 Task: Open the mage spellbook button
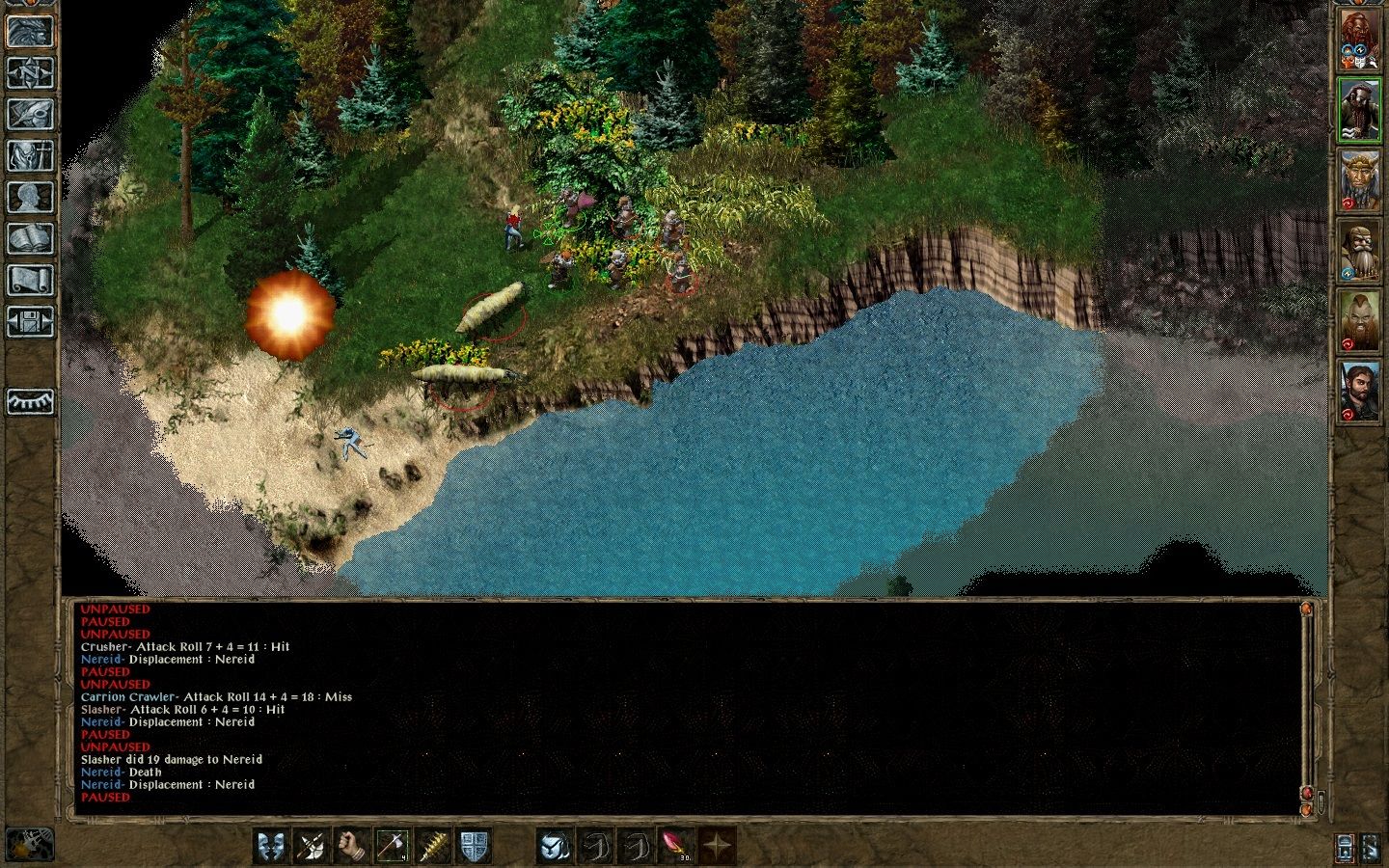pyautogui.click(x=30, y=238)
